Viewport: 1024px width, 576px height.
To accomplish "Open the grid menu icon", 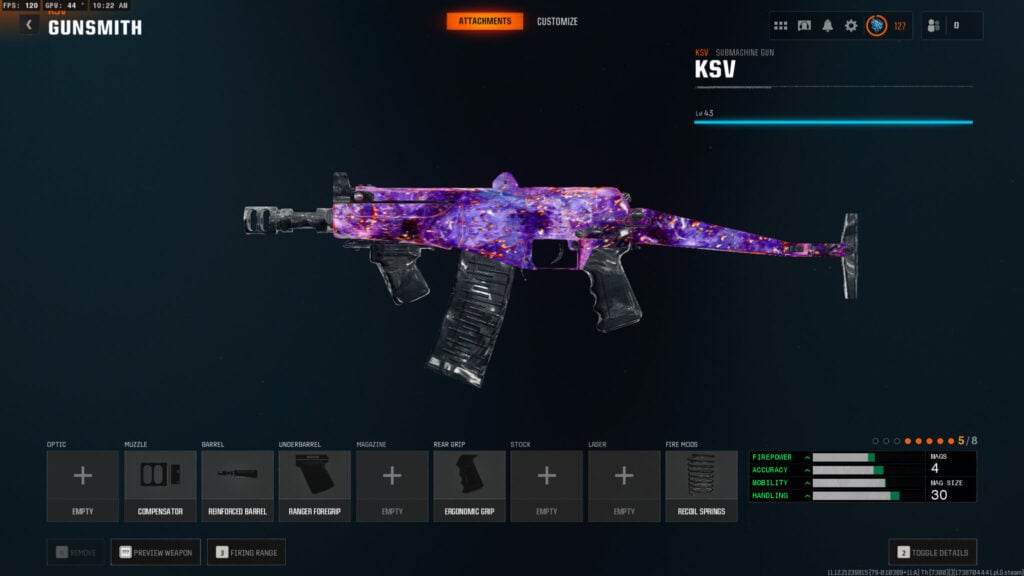I will [x=781, y=26].
